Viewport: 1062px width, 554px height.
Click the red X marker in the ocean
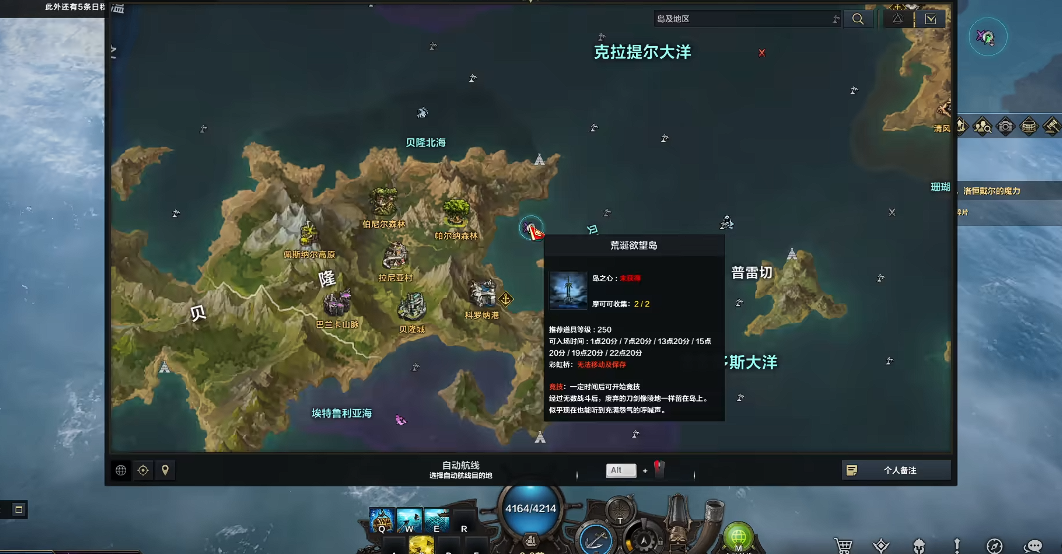point(762,53)
